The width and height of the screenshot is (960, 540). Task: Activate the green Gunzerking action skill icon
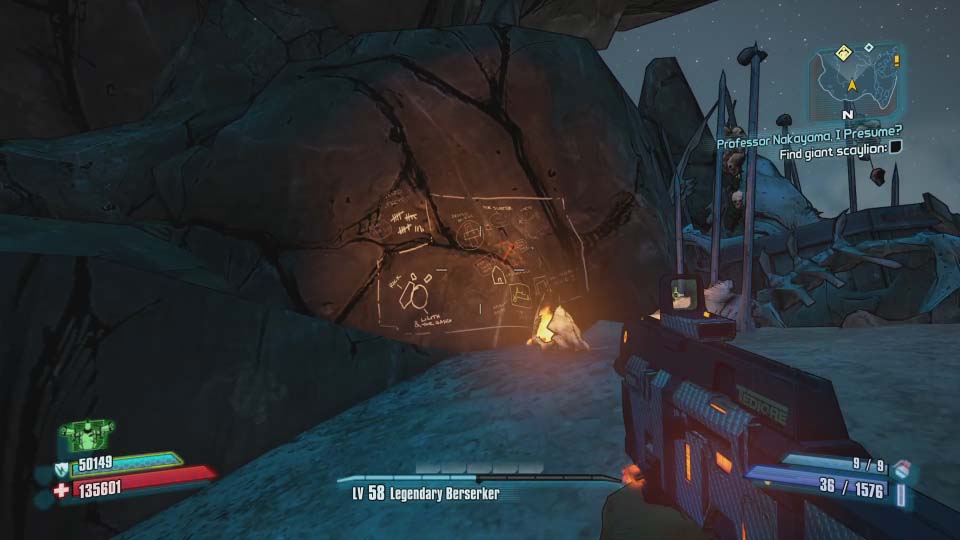tap(84, 432)
